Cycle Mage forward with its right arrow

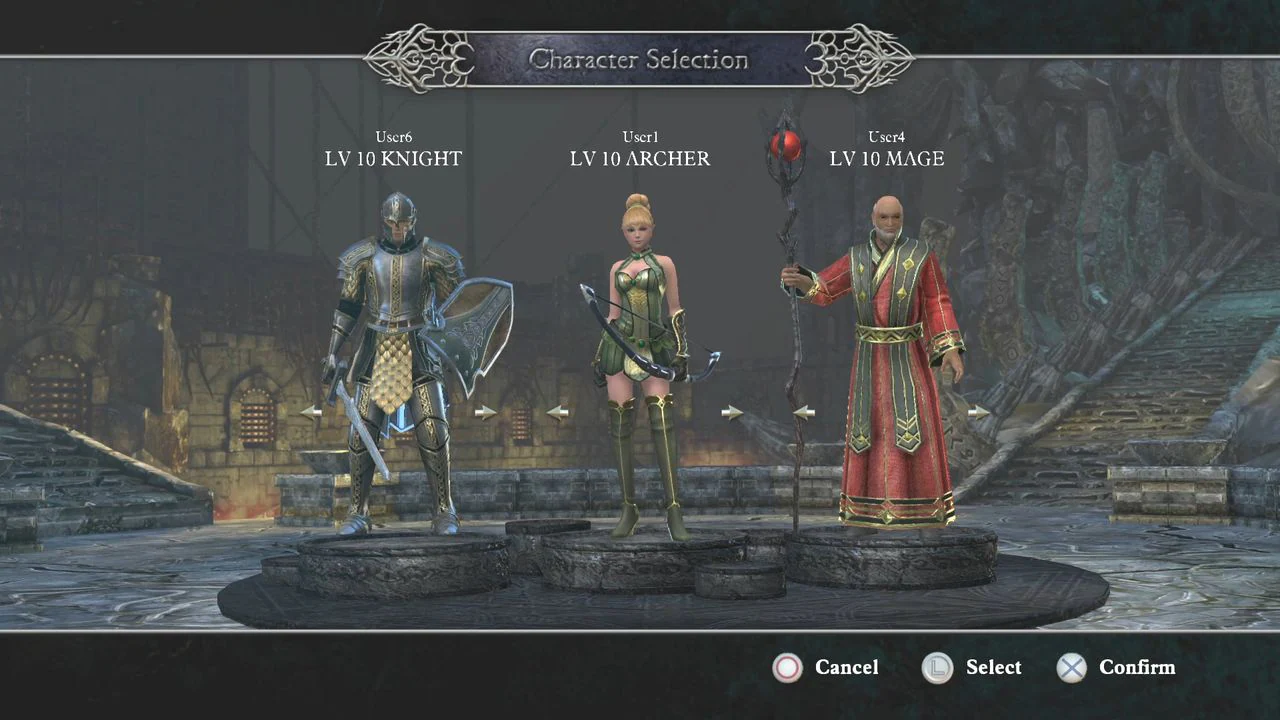click(979, 411)
